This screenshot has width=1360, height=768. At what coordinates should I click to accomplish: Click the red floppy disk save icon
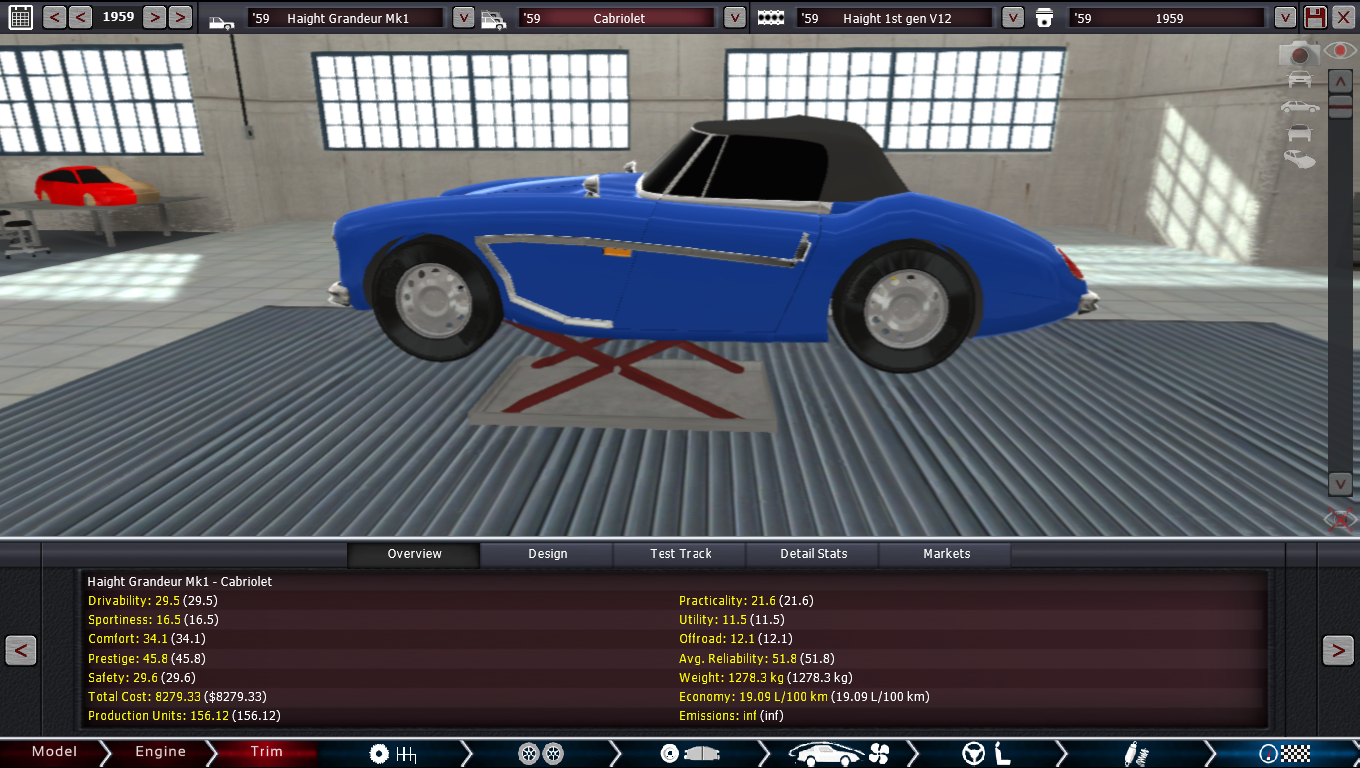tap(1315, 17)
